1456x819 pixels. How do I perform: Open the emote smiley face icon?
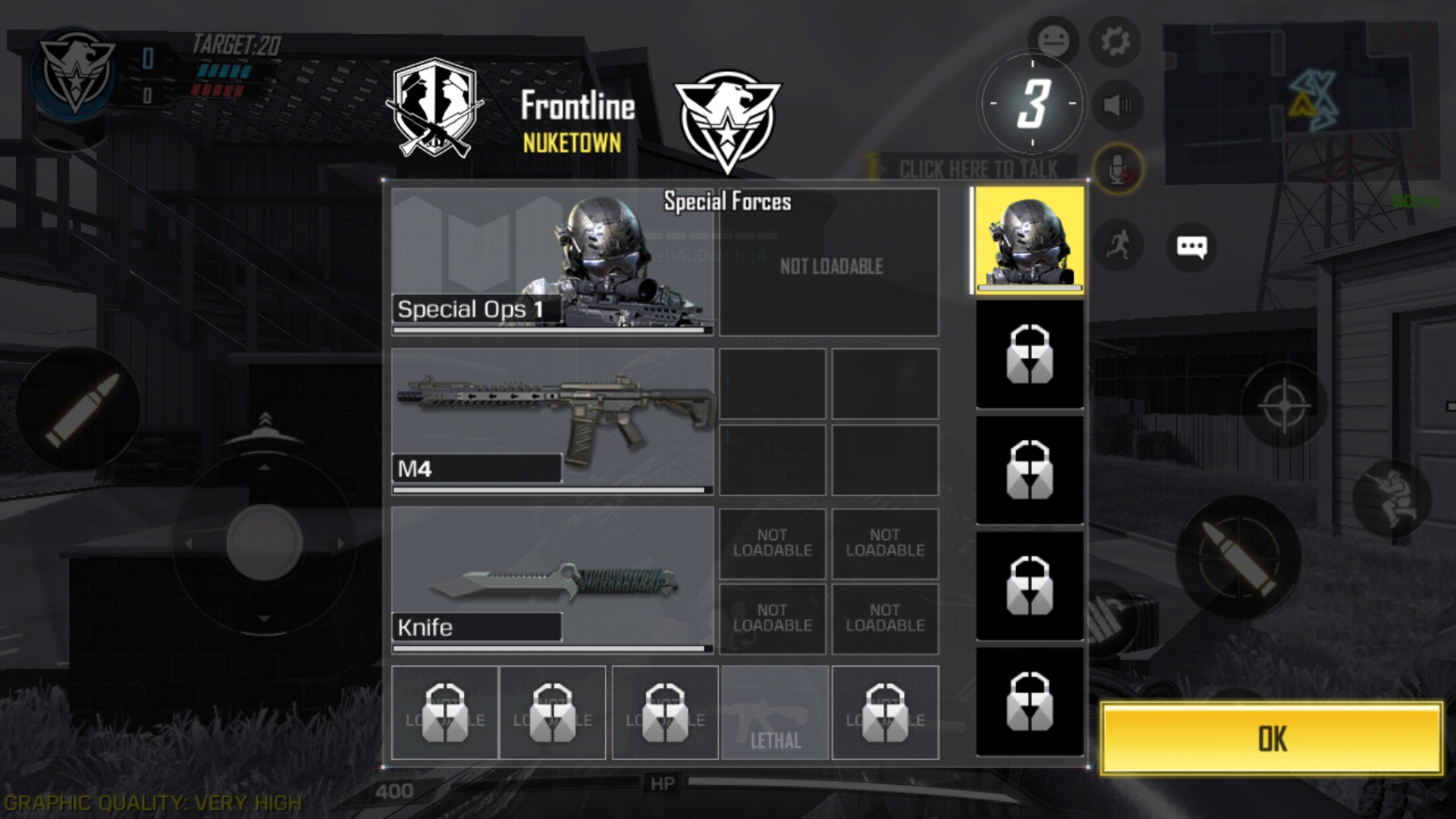[1053, 39]
